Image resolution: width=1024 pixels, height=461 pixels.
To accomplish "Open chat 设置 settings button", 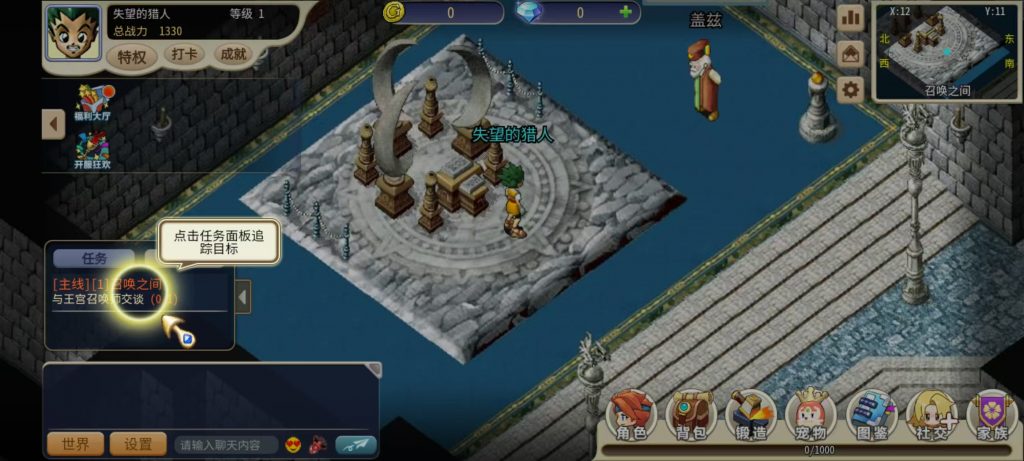I will click(138, 444).
